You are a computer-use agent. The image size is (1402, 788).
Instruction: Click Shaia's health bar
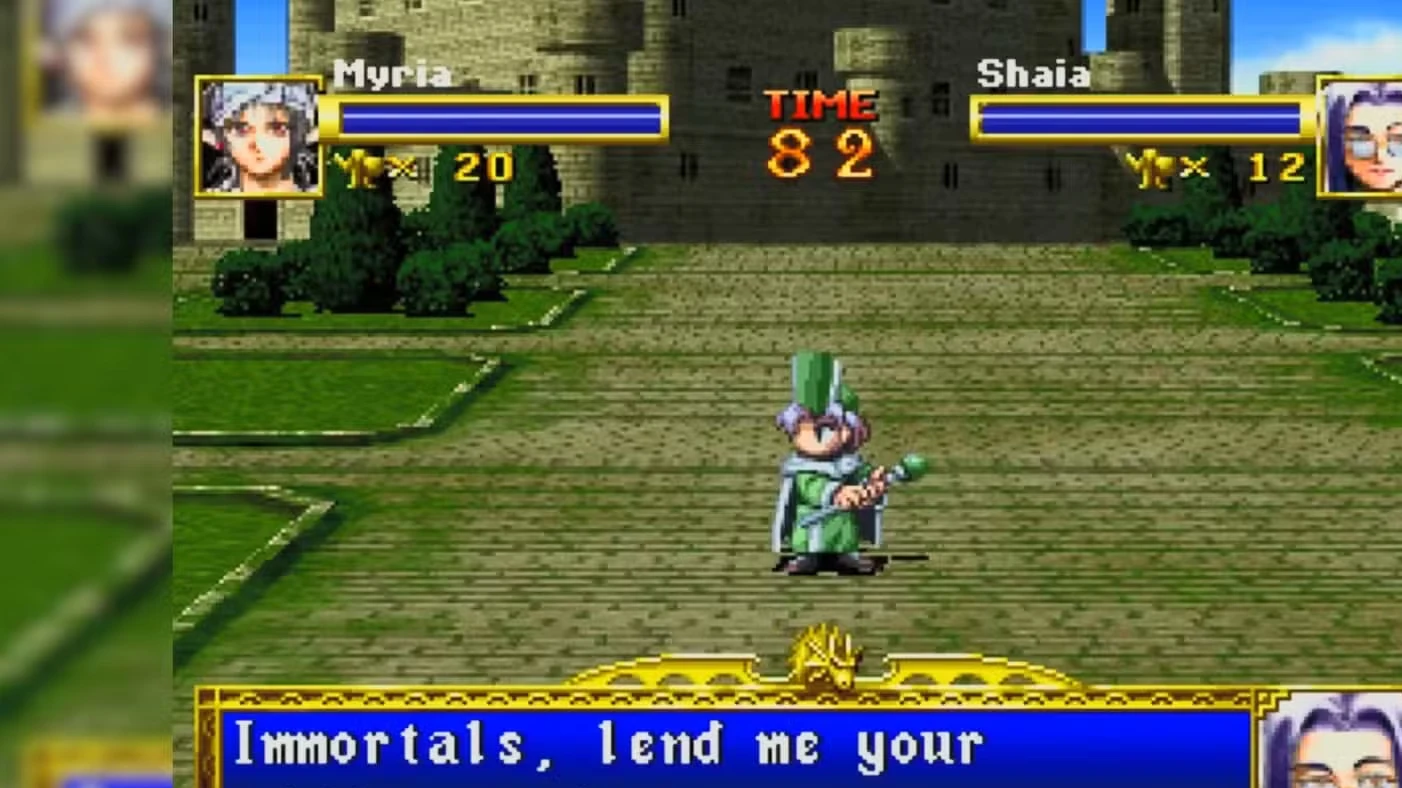pos(1140,118)
